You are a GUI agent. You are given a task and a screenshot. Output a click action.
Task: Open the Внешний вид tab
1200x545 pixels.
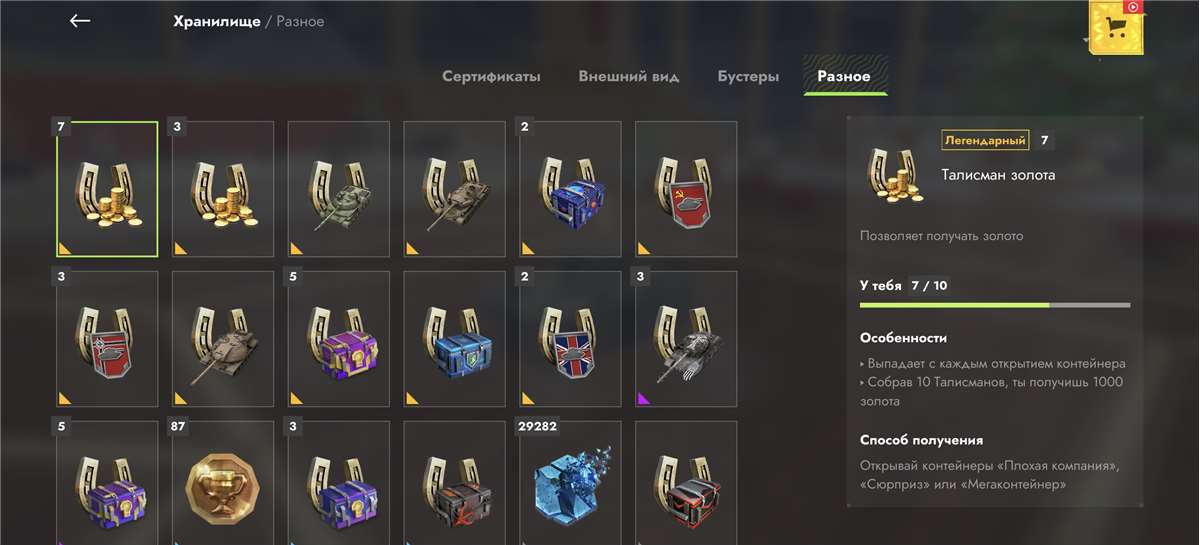point(628,76)
